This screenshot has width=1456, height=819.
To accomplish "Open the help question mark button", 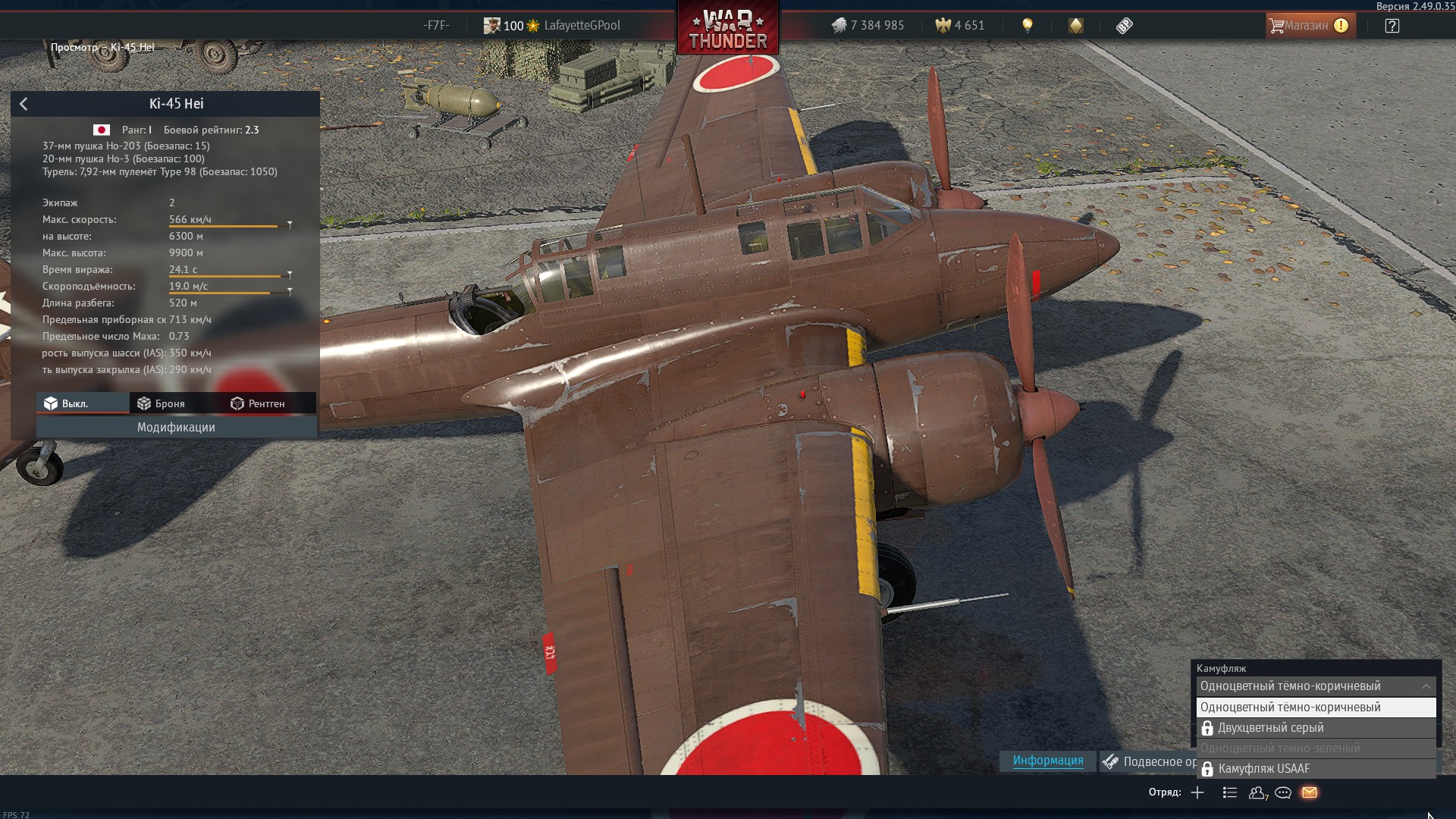I will point(1392,26).
